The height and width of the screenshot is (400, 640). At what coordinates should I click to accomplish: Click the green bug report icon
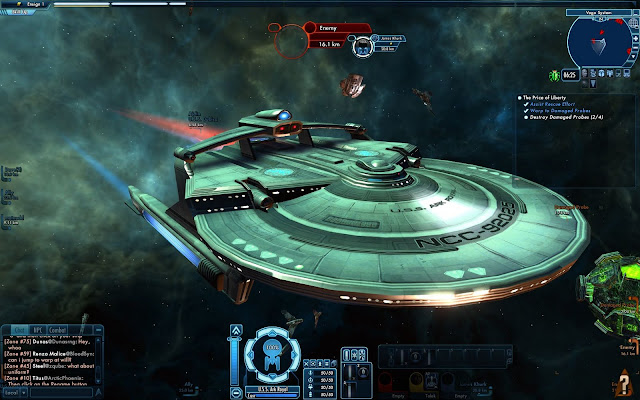[553, 75]
